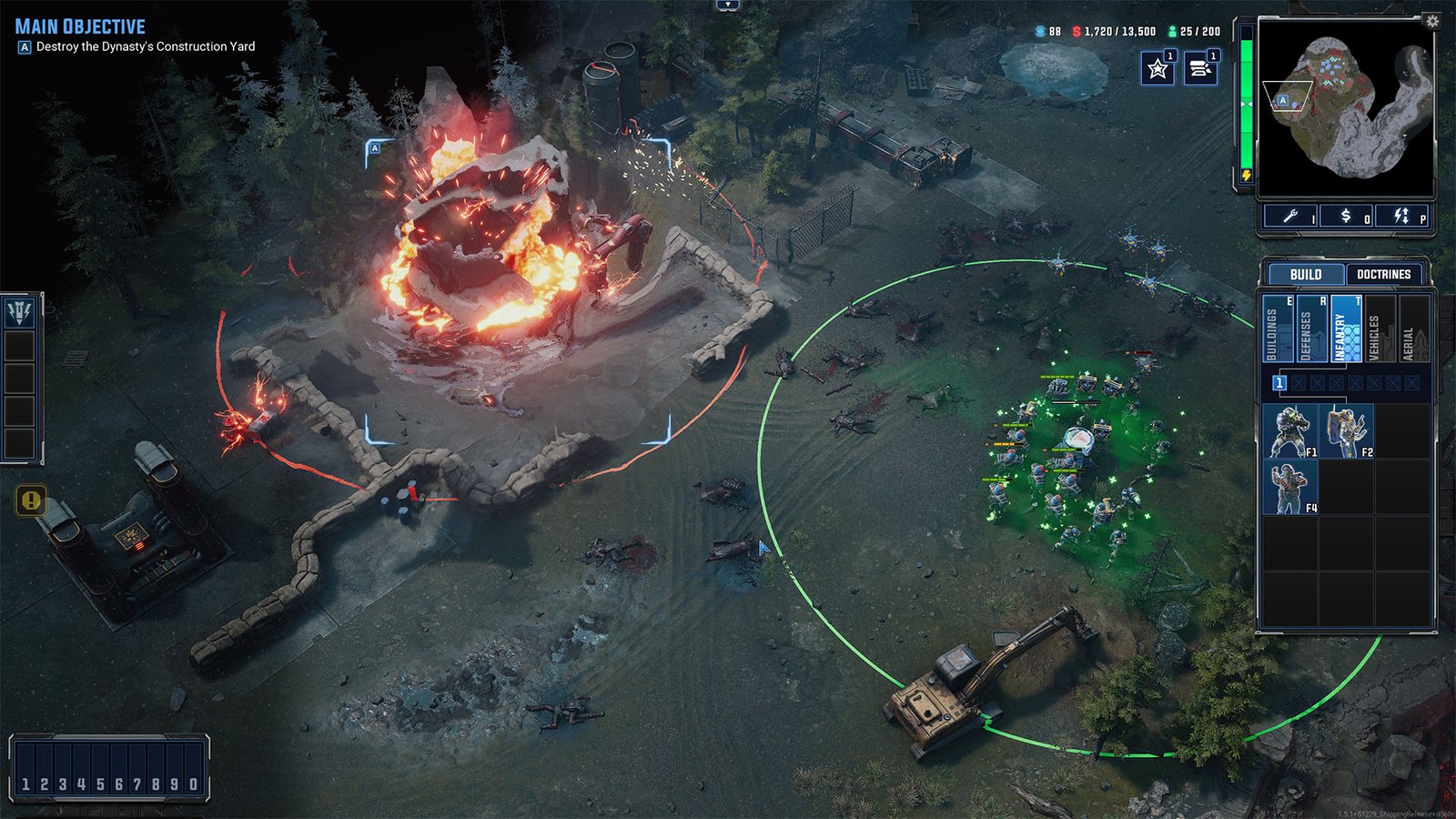Select control group 5 in the bottom bar

[100, 779]
